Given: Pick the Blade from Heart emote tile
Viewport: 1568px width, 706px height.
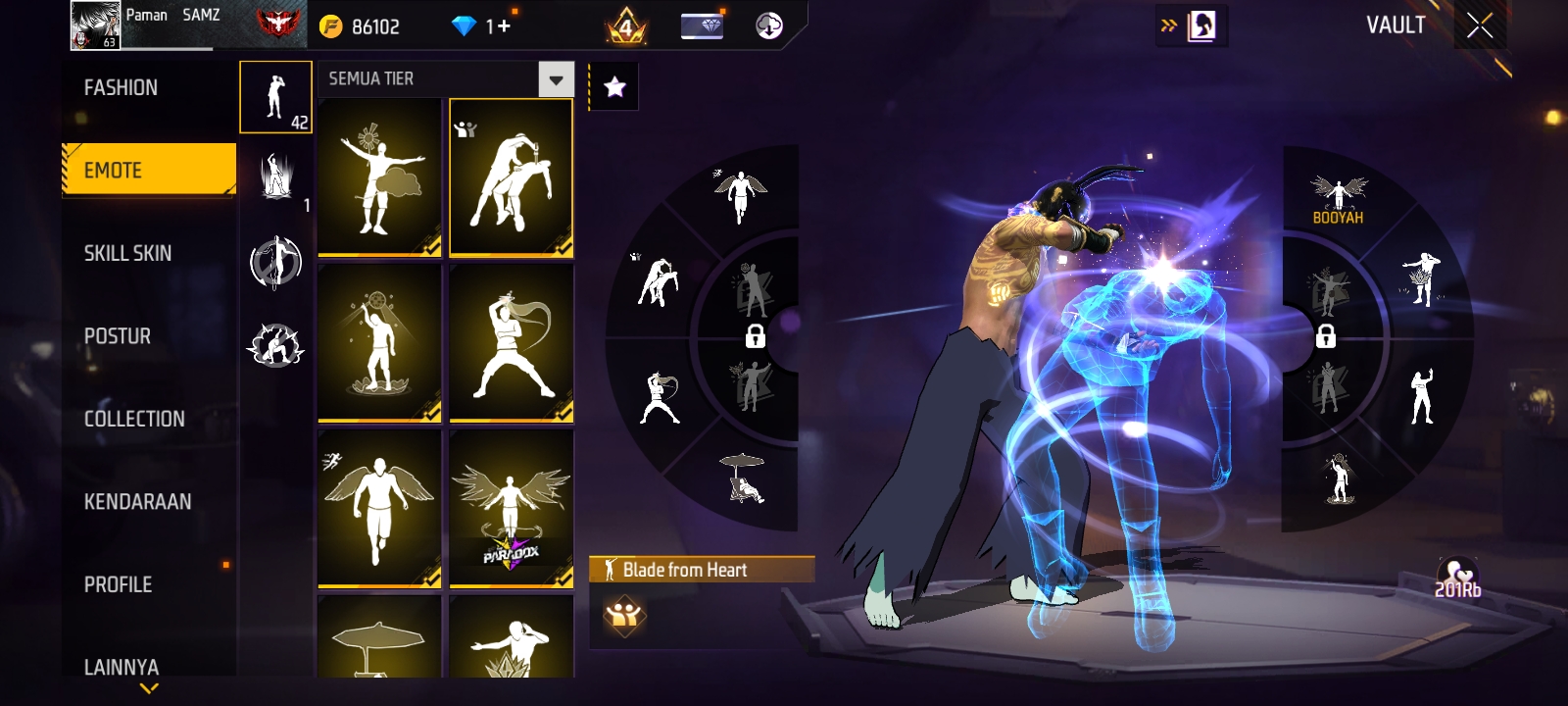Looking at the screenshot, I should pyautogui.click(x=511, y=177).
